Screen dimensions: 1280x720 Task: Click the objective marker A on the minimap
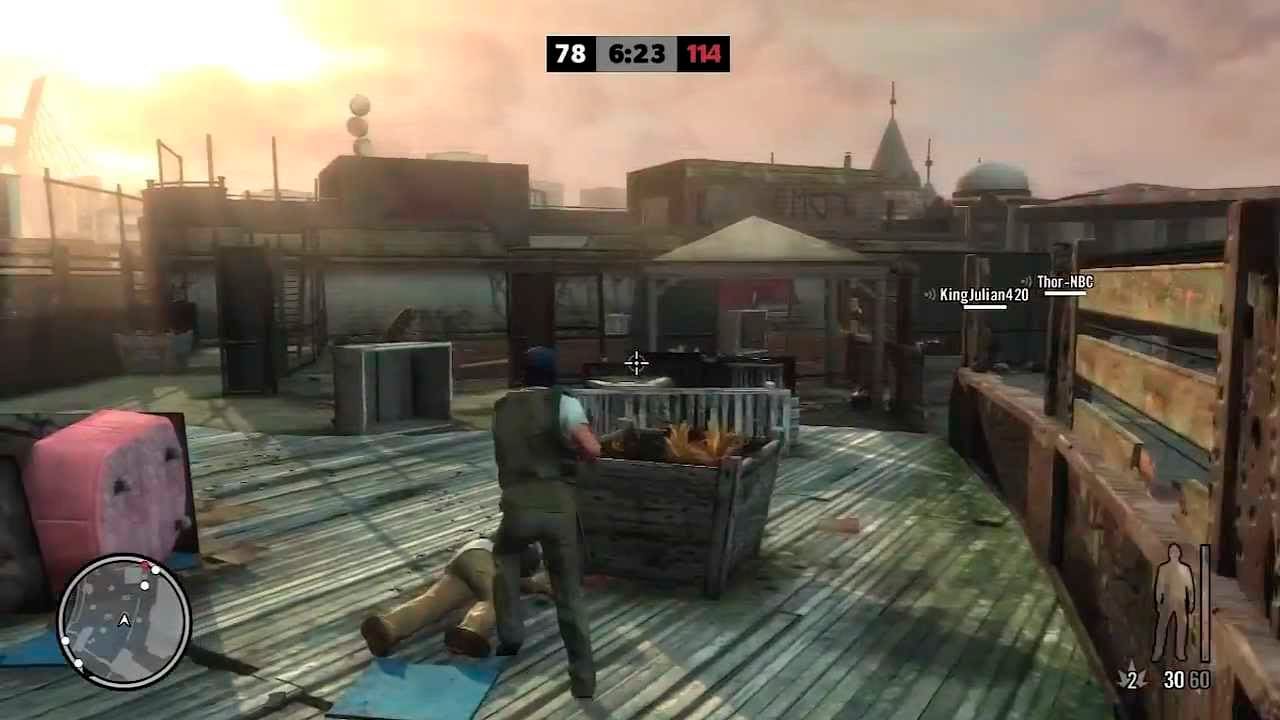click(125, 618)
